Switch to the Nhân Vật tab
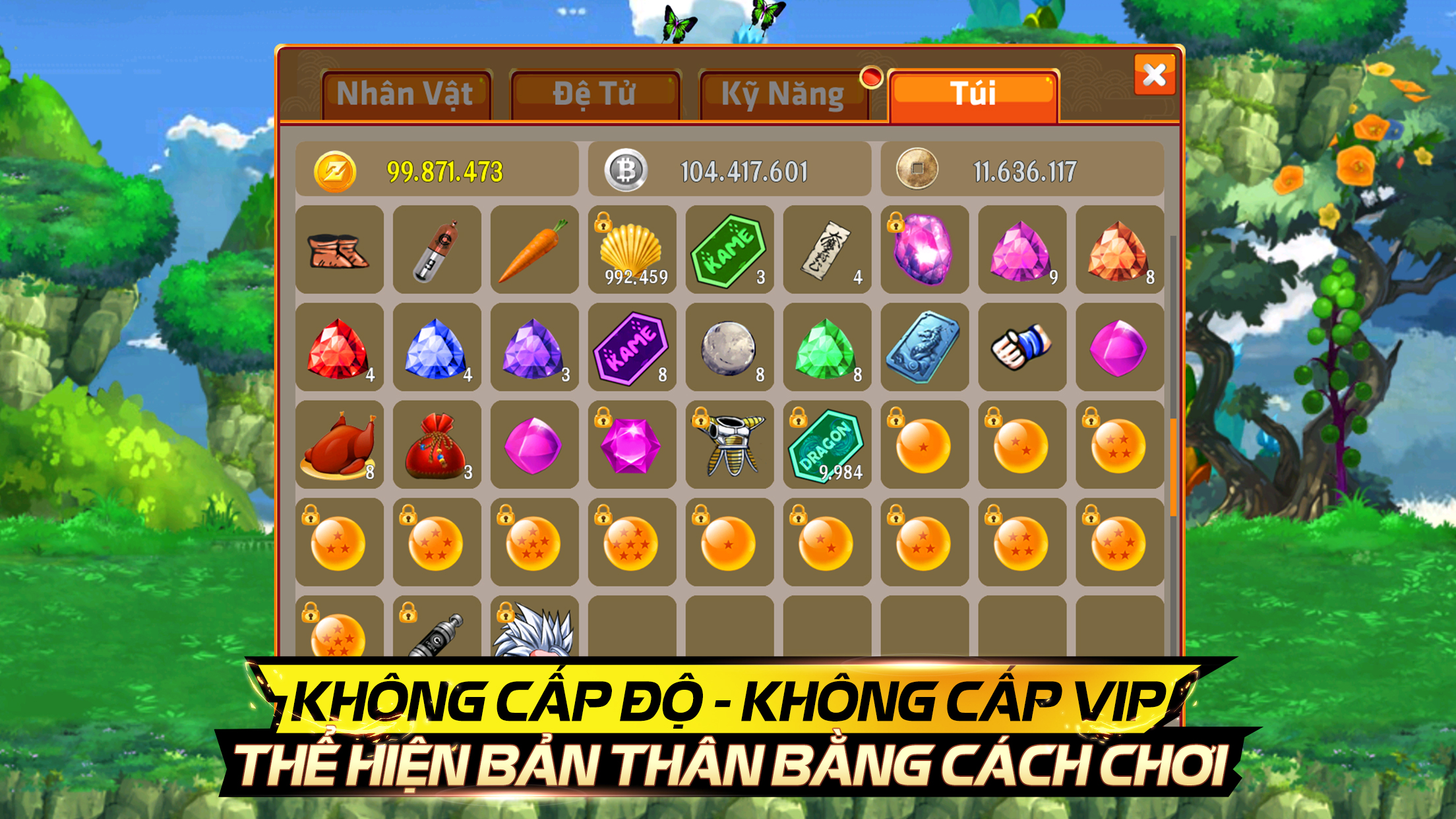 point(406,94)
